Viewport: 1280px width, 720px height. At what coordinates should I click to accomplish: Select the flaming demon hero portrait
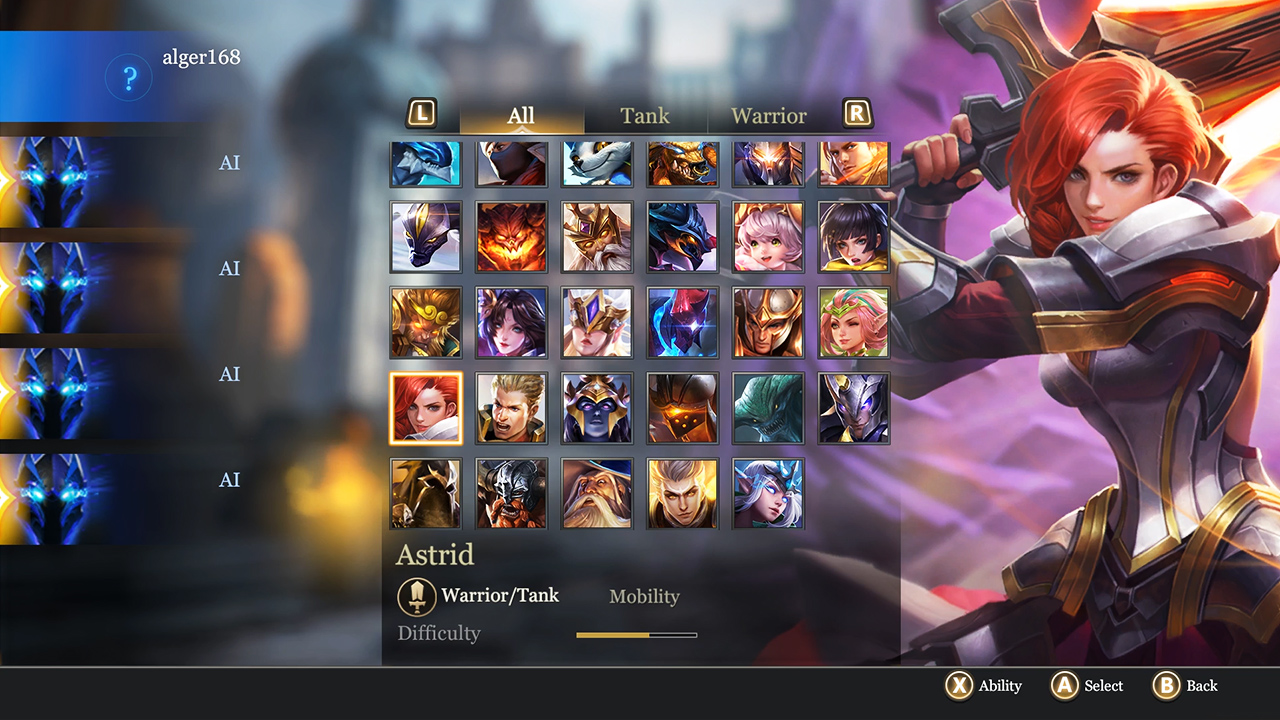[x=511, y=238]
